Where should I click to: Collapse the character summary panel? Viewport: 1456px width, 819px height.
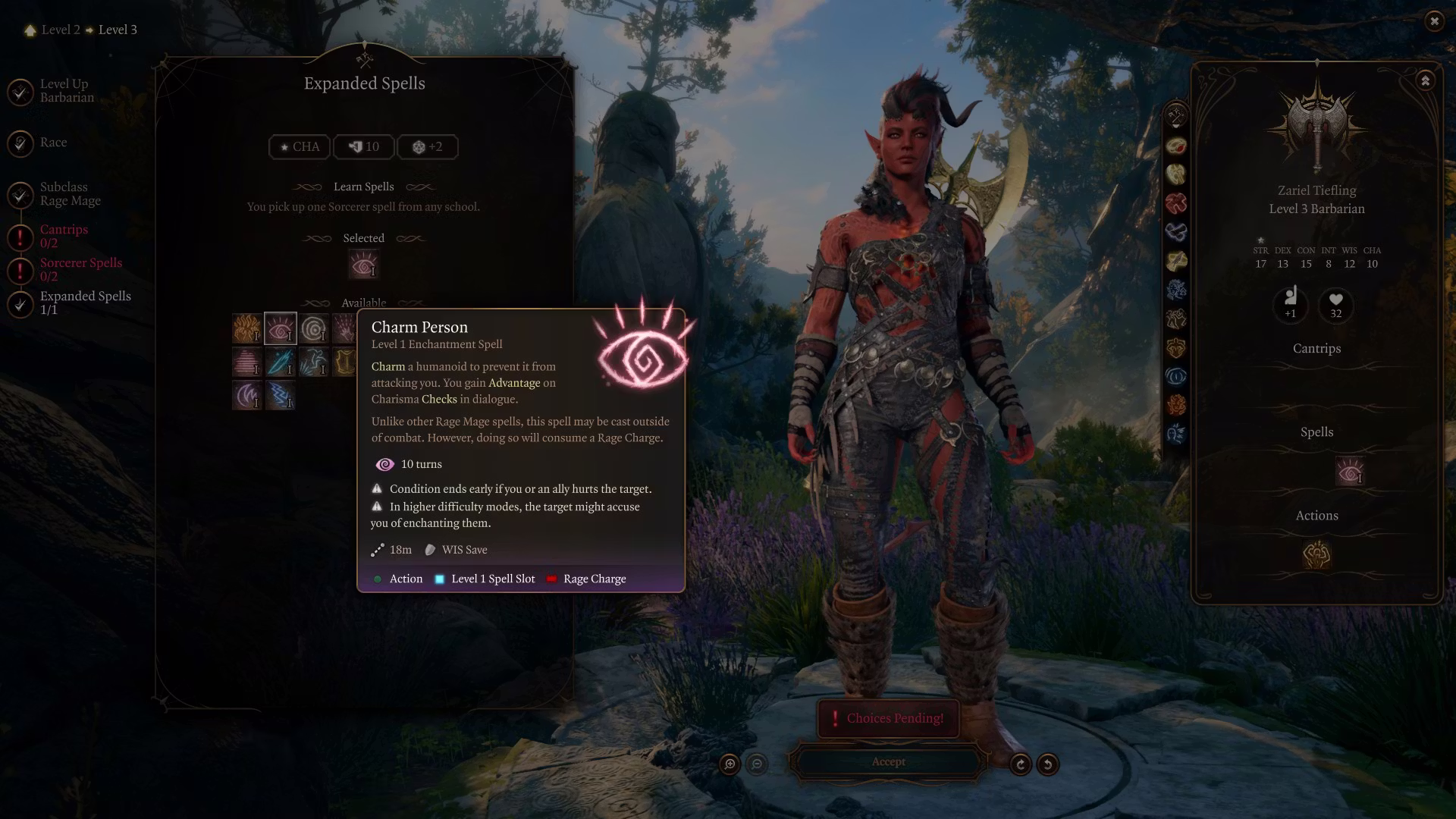click(1426, 81)
